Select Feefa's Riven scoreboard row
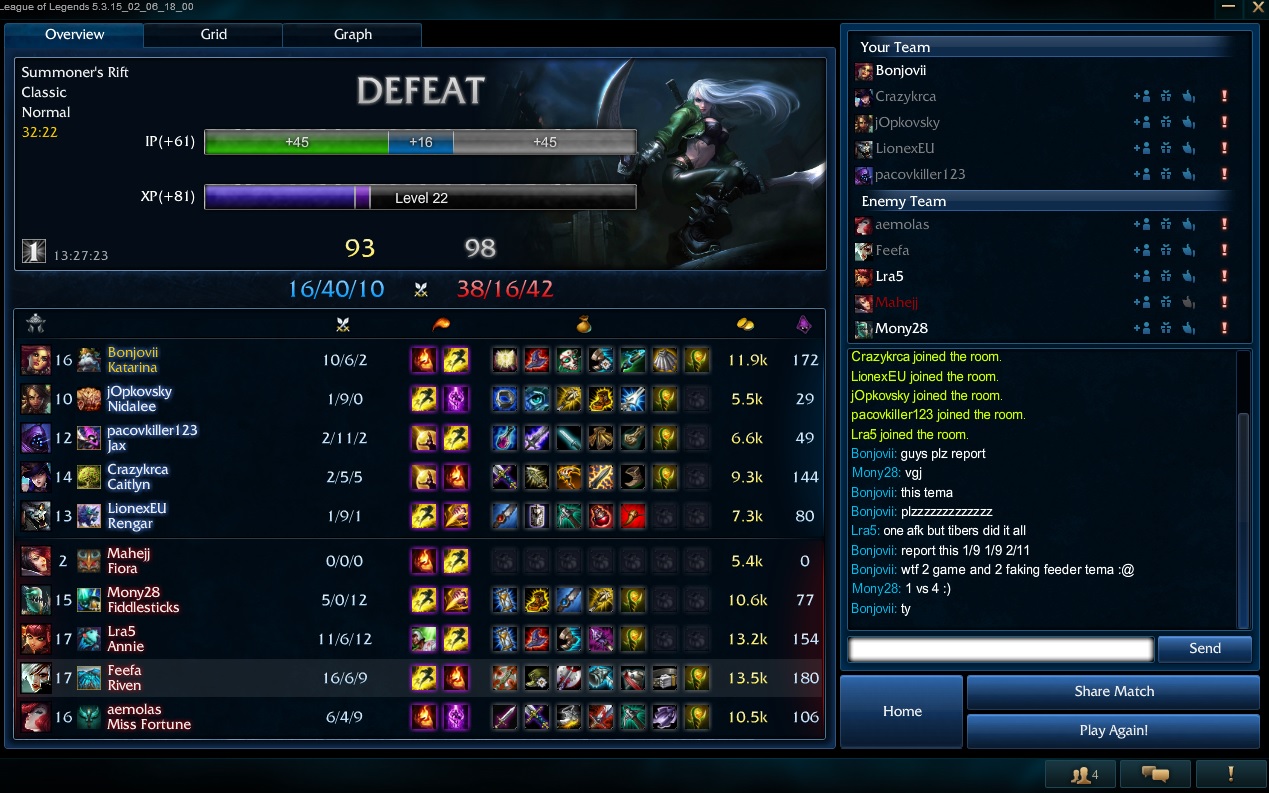The image size is (1269, 793). point(420,678)
